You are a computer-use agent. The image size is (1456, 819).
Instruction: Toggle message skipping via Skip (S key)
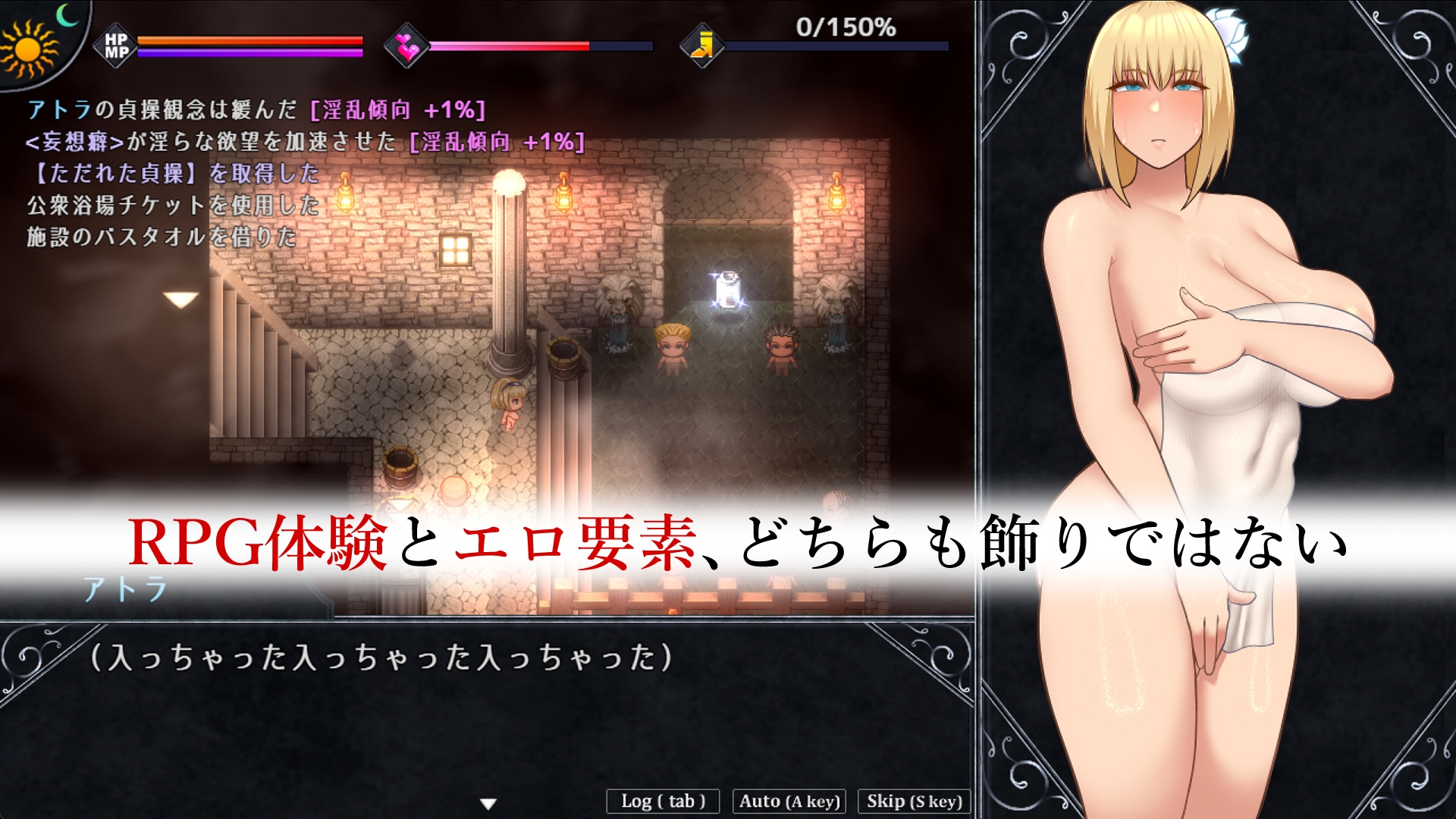[x=912, y=800]
